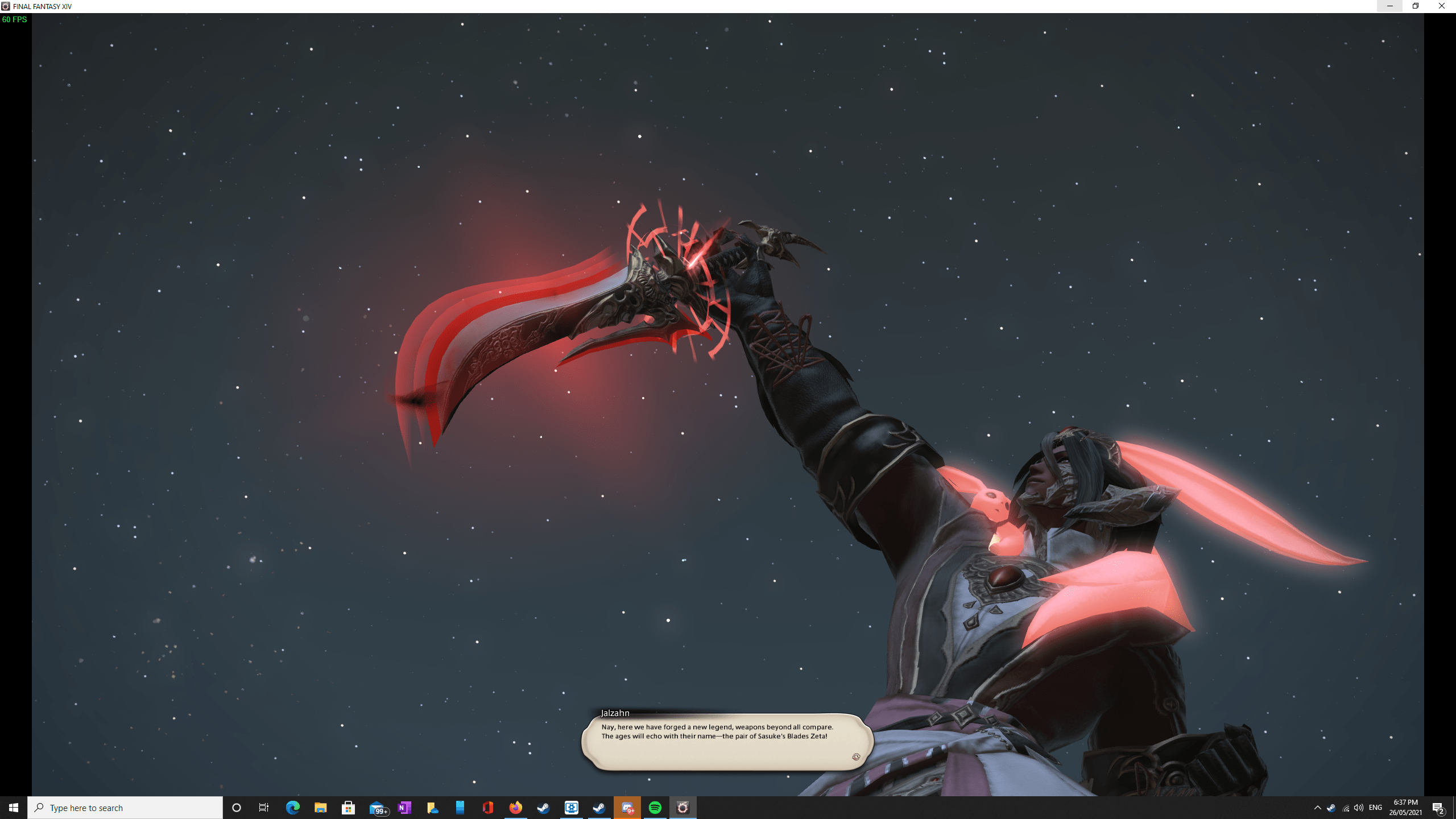Screen dimensions: 1456x819
Task: Expand hidden system tray icons via the chevron
Action: [1318, 809]
